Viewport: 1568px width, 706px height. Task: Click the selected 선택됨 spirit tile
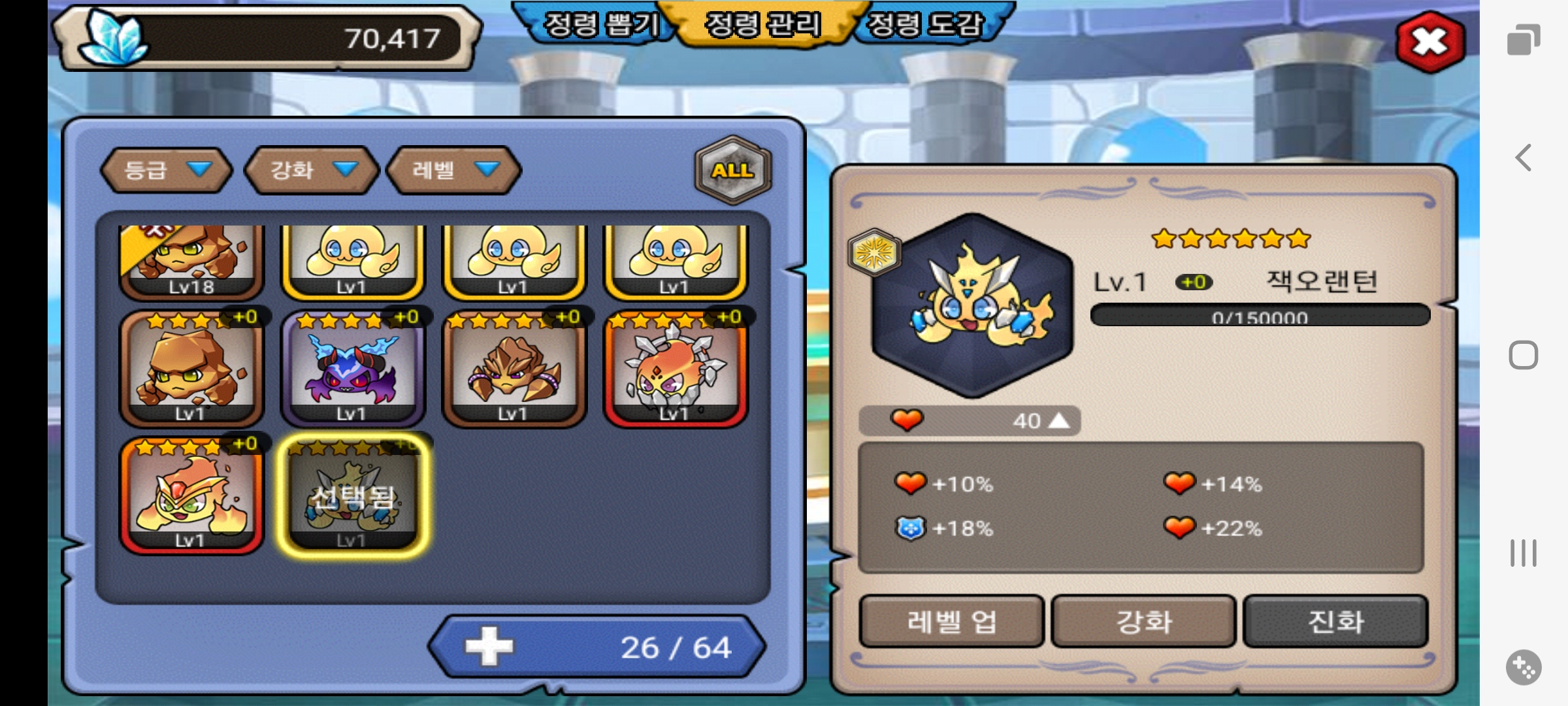click(x=353, y=496)
